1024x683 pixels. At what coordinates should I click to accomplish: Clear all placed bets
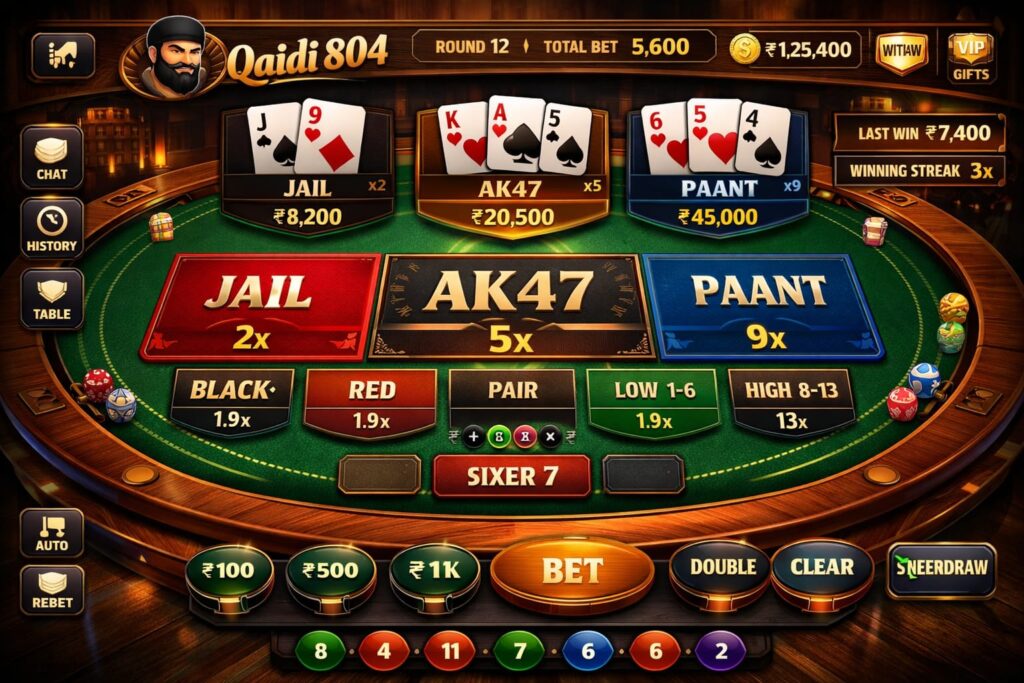(822, 569)
